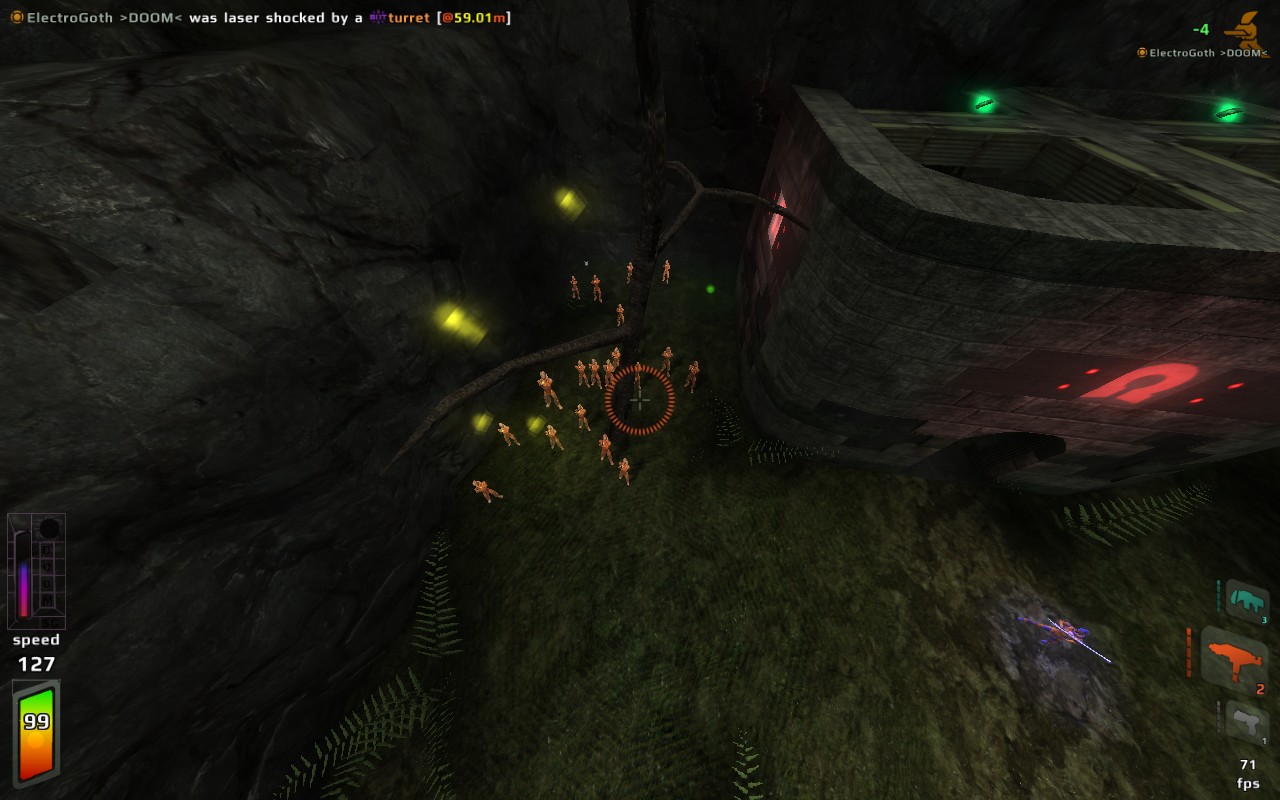
Task: Select the teal weapon in slot 3
Action: coord(1246,601)
